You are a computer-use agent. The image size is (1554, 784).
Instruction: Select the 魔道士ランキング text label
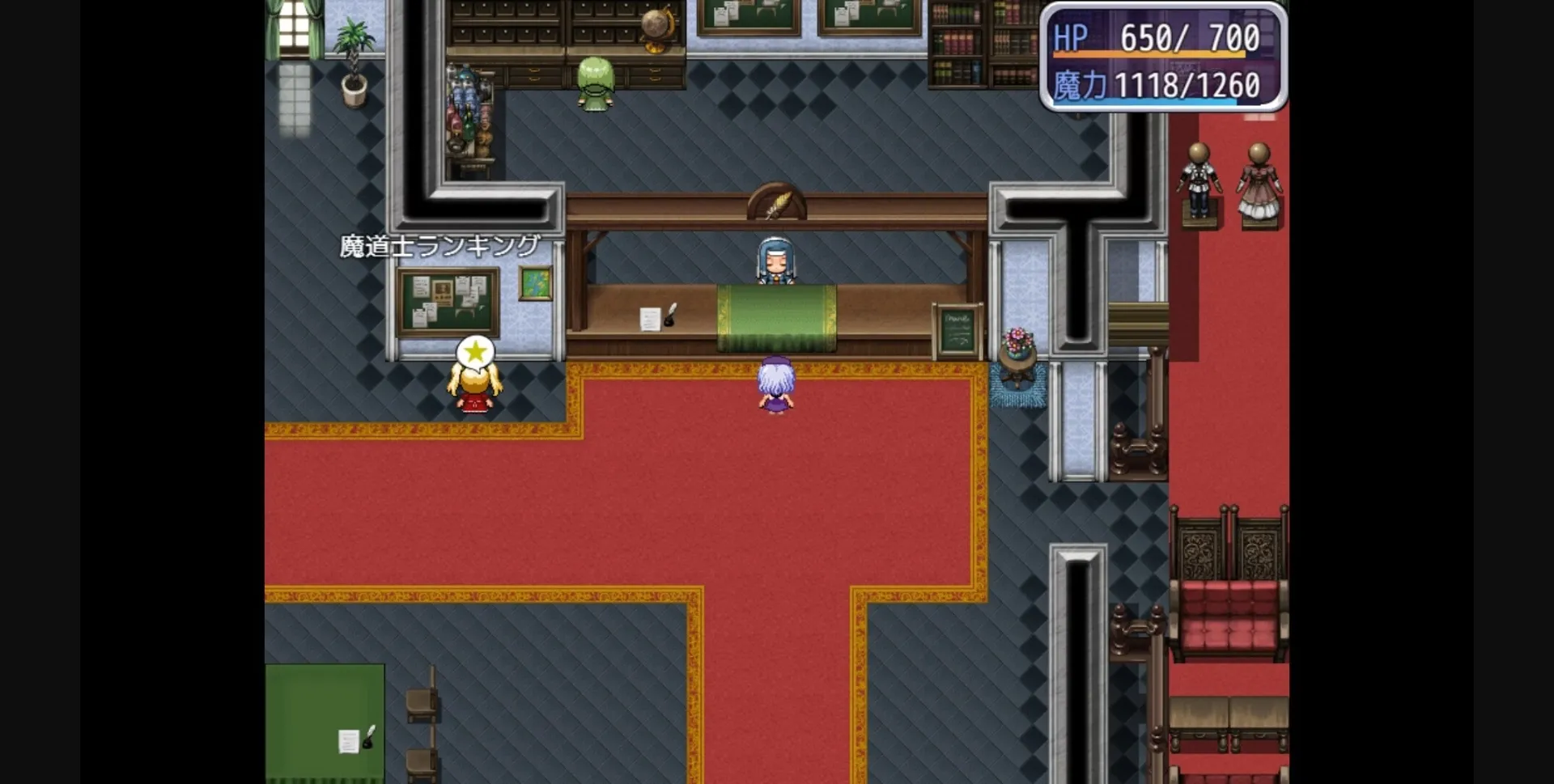click(441, 243)
